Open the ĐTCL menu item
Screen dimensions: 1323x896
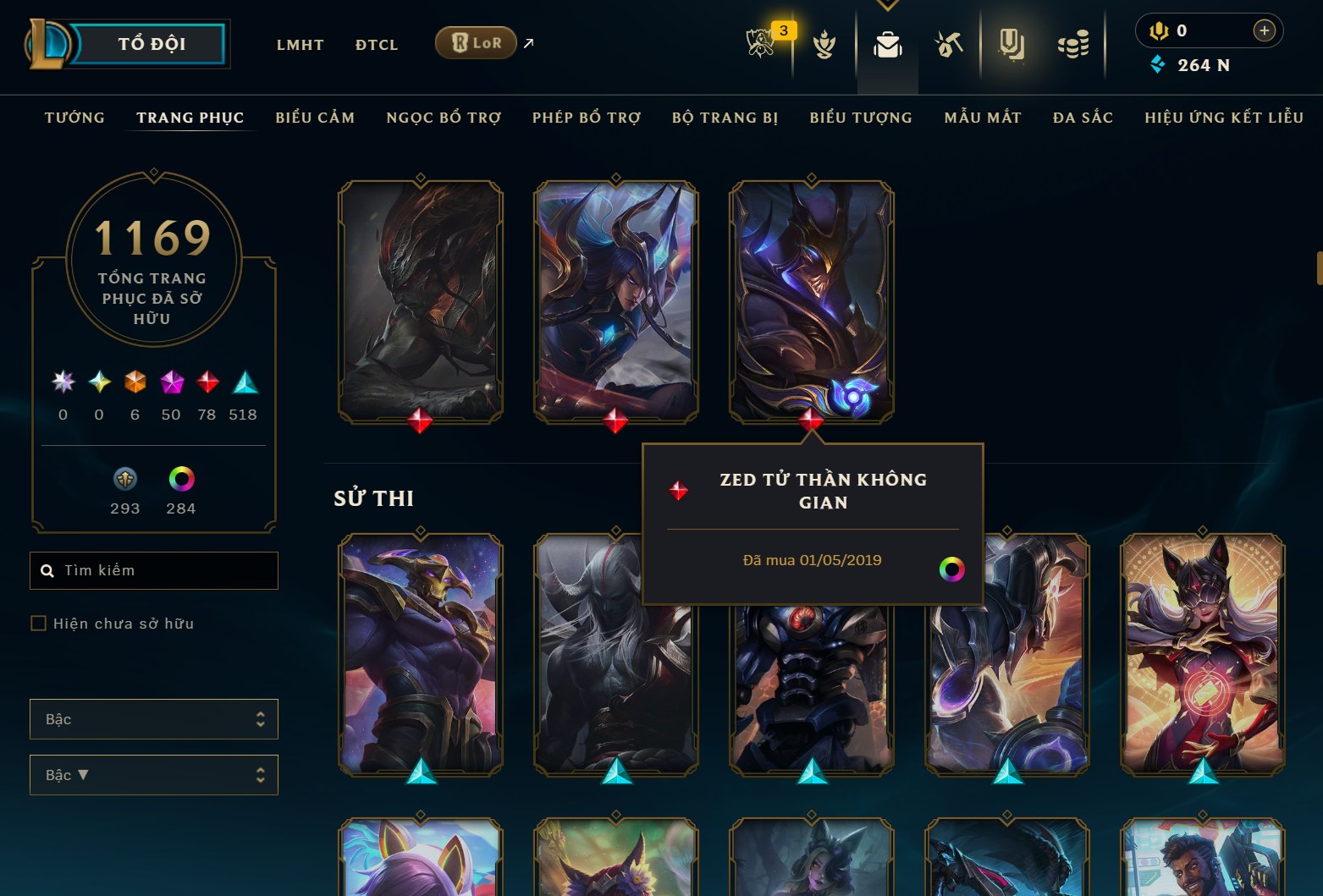click(x=376, y=44)
